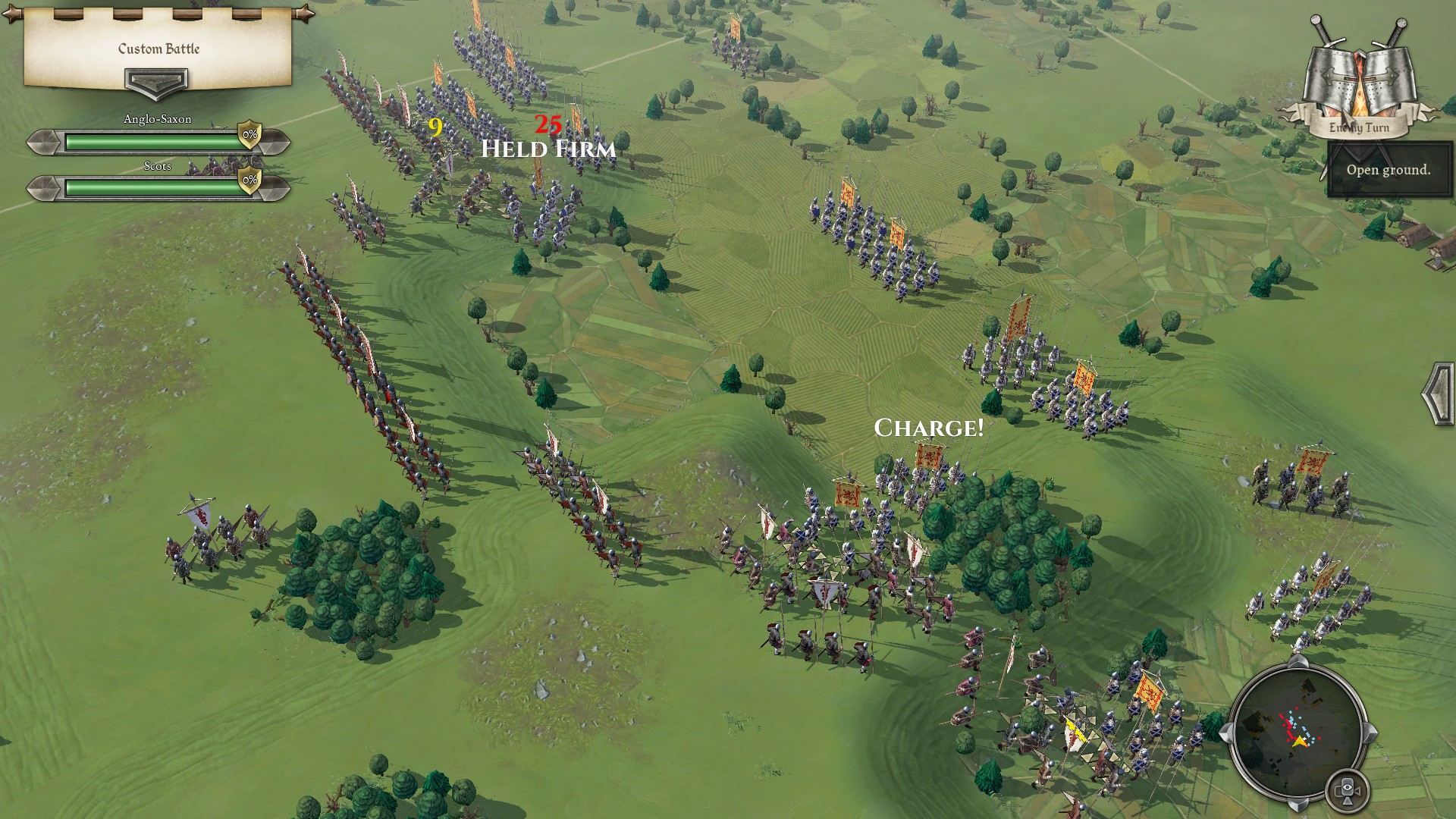1456x819 pixels.
Task: Toggle the camera view button
Action: pyautogui.click(x=1347, y=790)
